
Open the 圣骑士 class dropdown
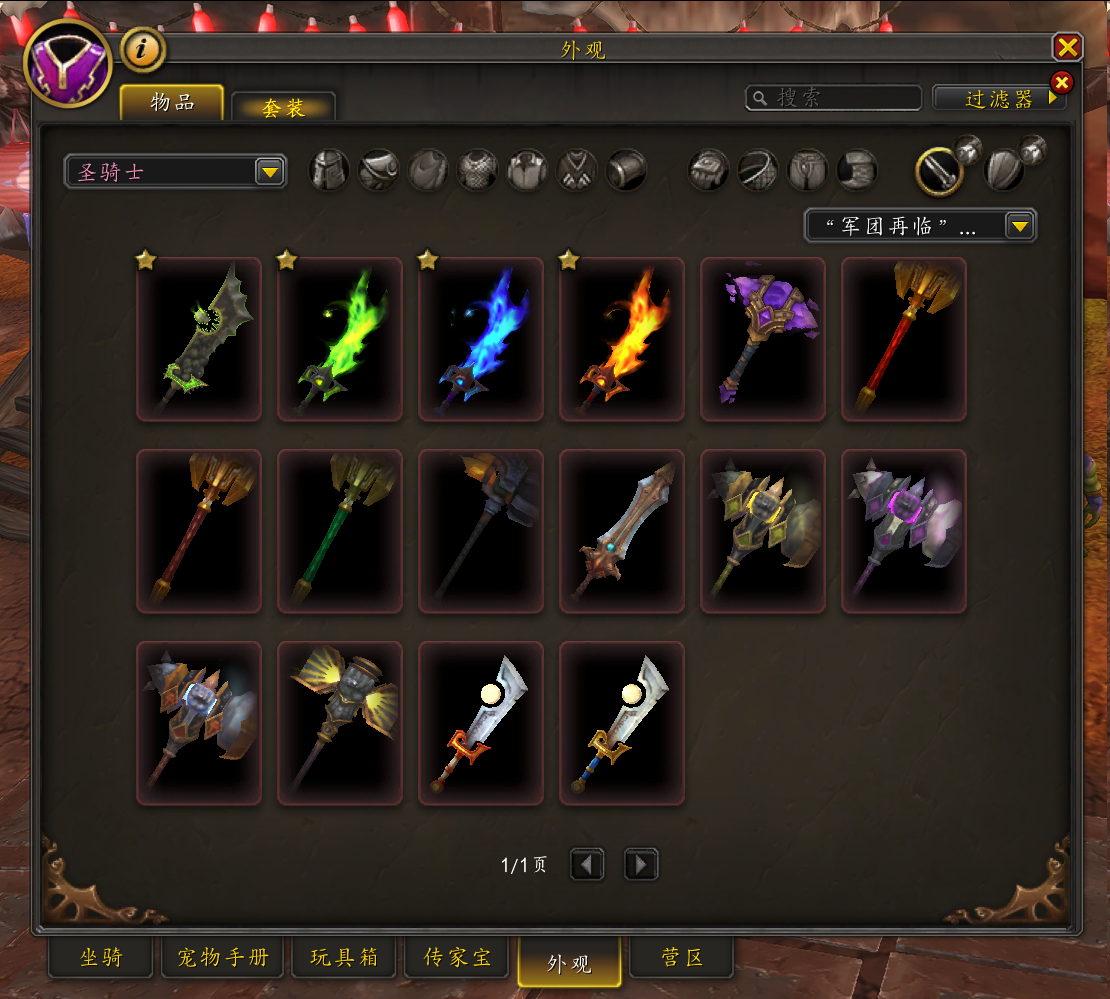(x=175, y=172)
